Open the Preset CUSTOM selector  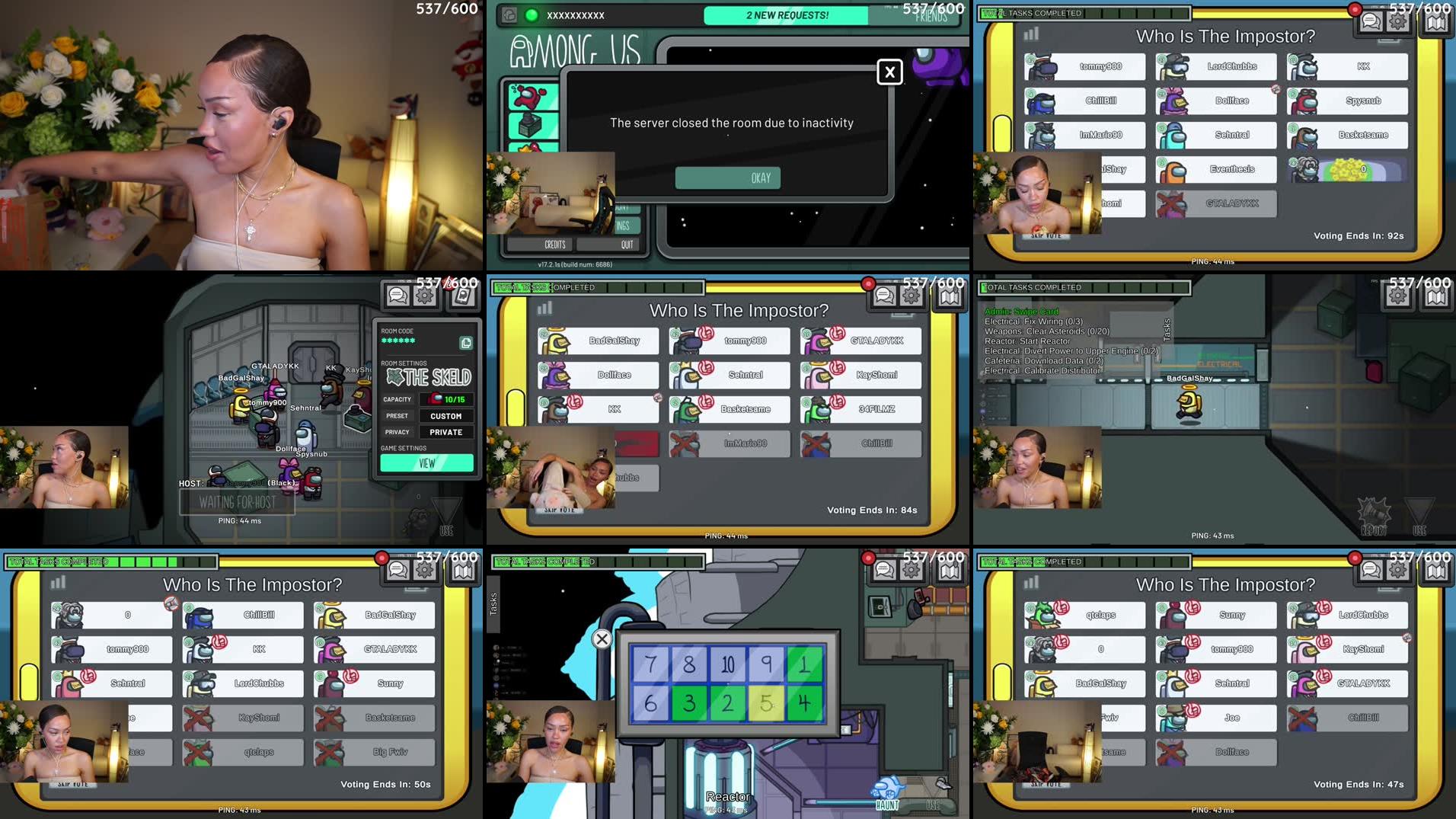pyautogui.click(x=446, y=415)
